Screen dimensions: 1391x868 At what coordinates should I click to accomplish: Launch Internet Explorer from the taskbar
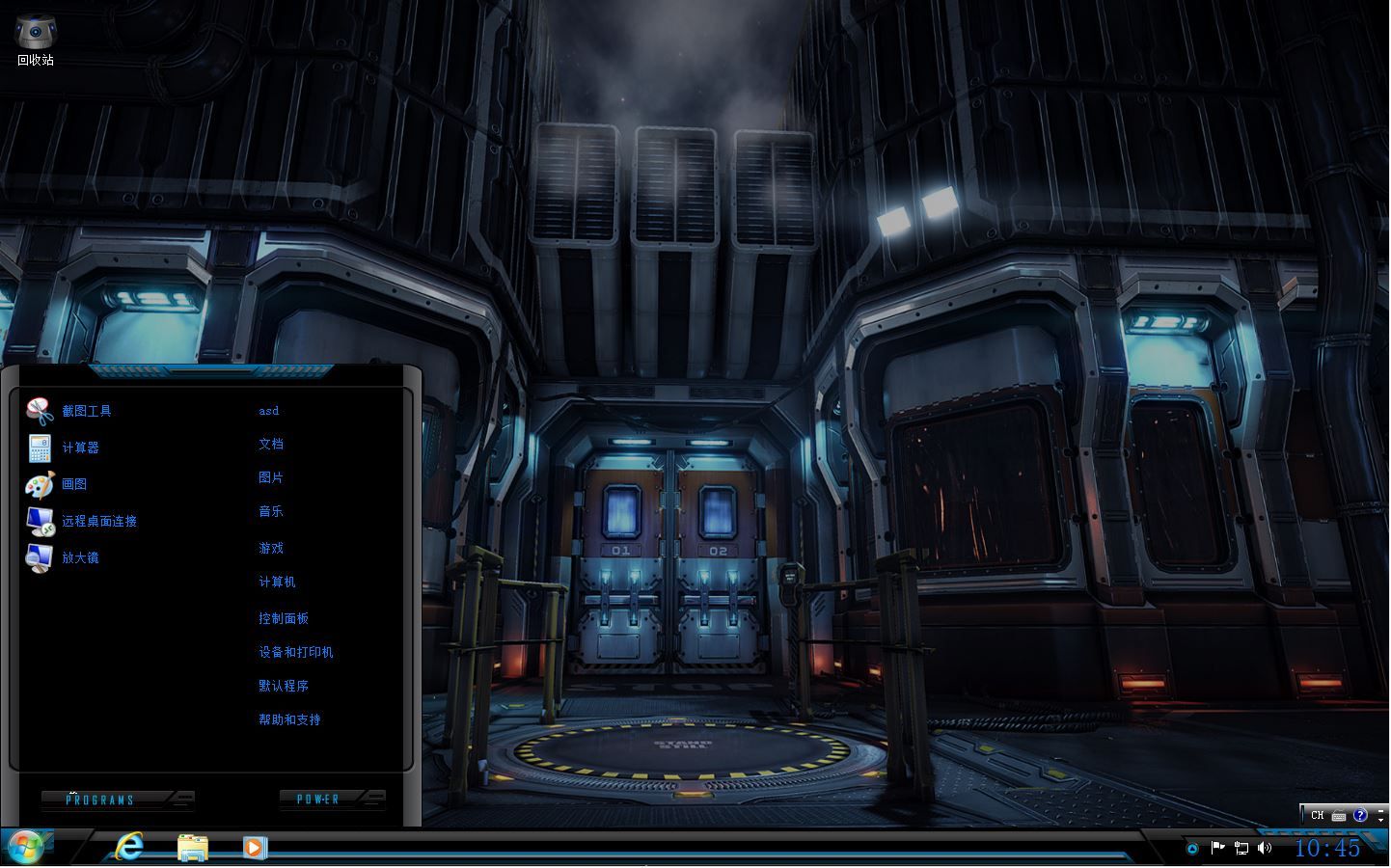point(129,847)
